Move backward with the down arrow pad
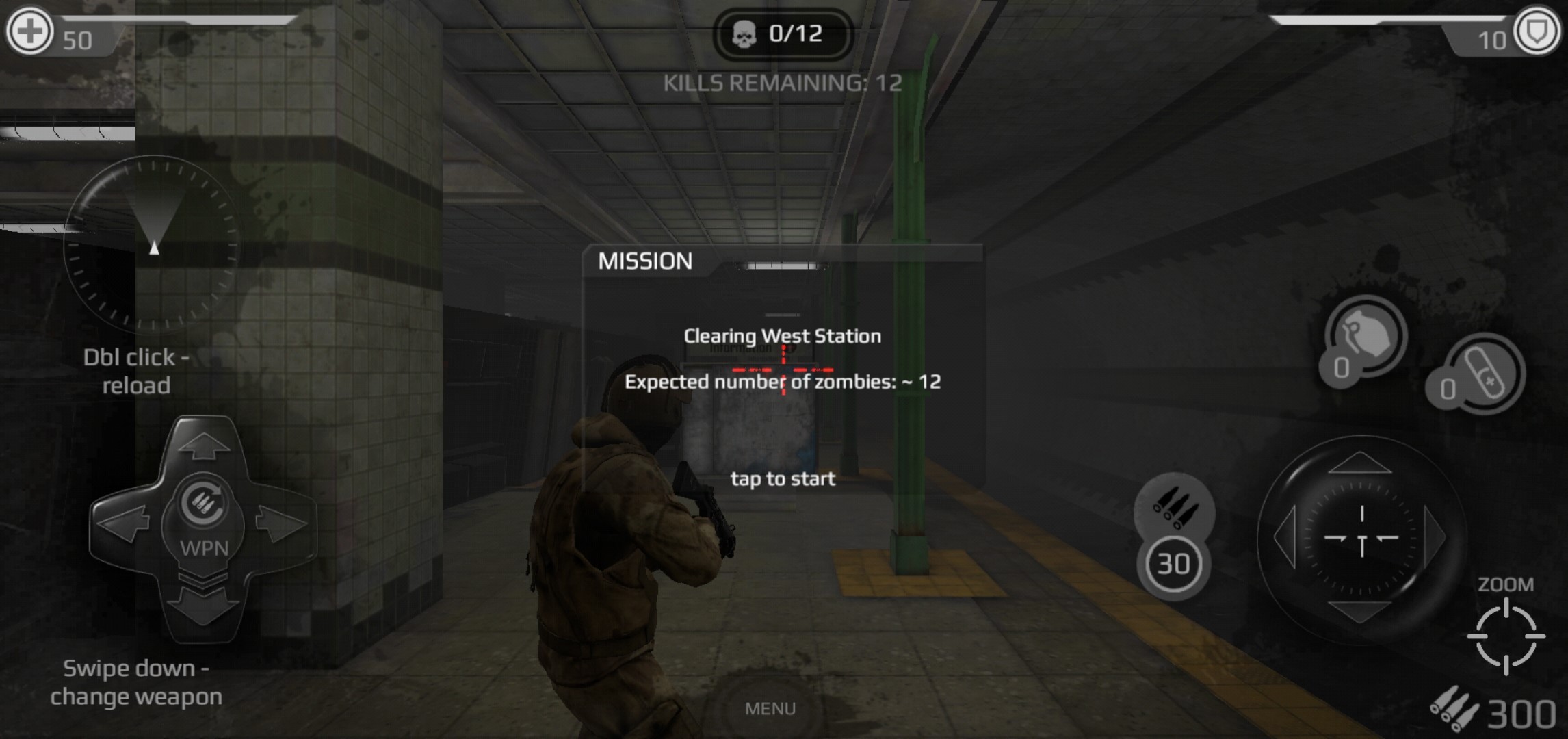Viewport: 1568px width, 739px height. pyautogui.click(x=203, y=604)
